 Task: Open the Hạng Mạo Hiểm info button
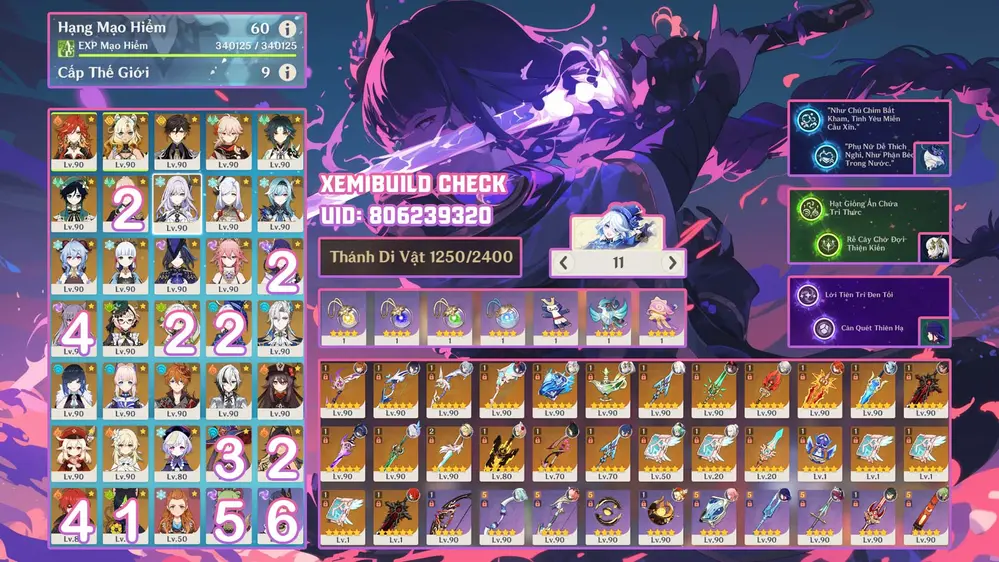288,29
